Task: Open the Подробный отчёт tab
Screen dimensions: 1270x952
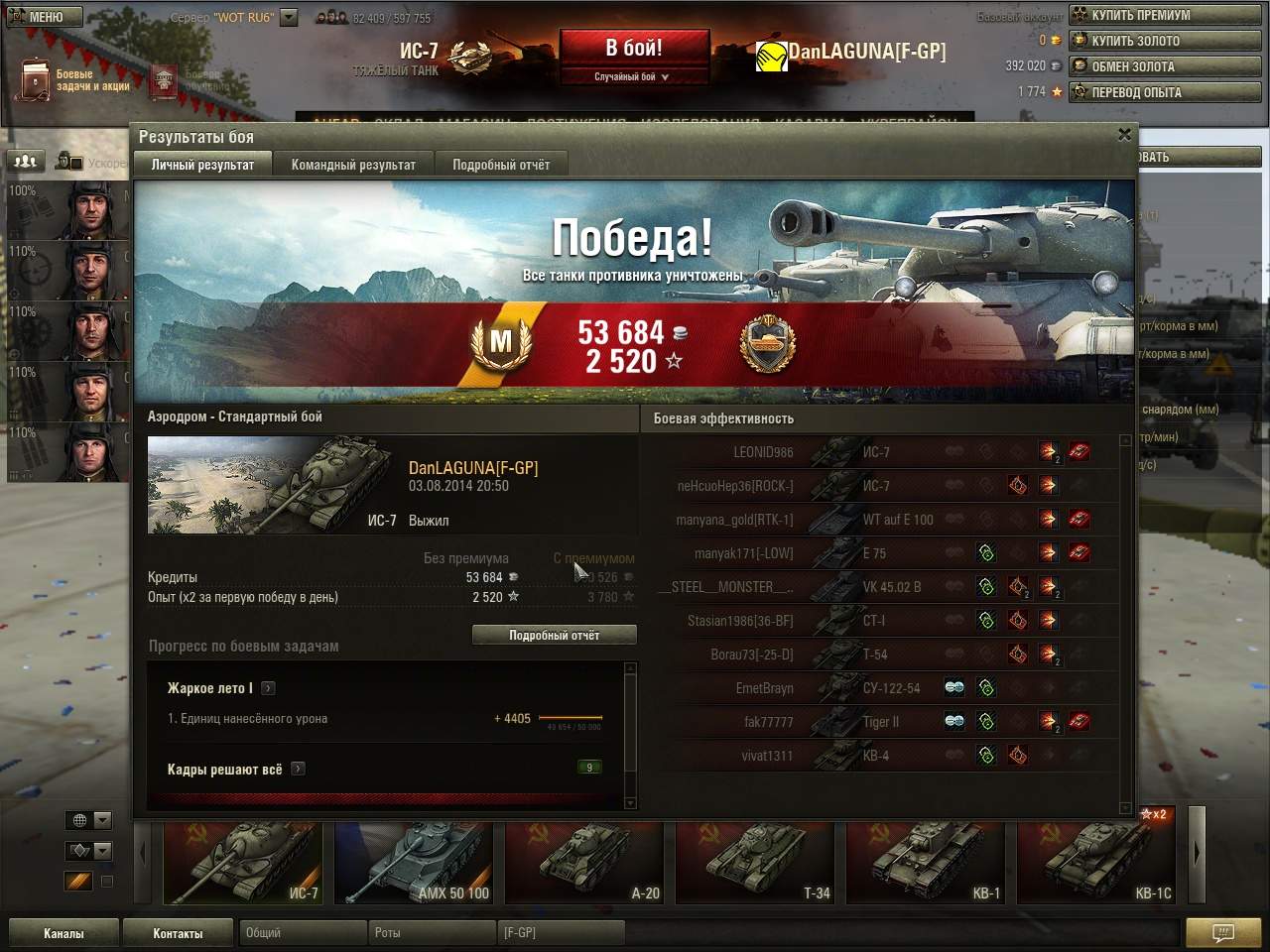Action: (x=501, y=165)
